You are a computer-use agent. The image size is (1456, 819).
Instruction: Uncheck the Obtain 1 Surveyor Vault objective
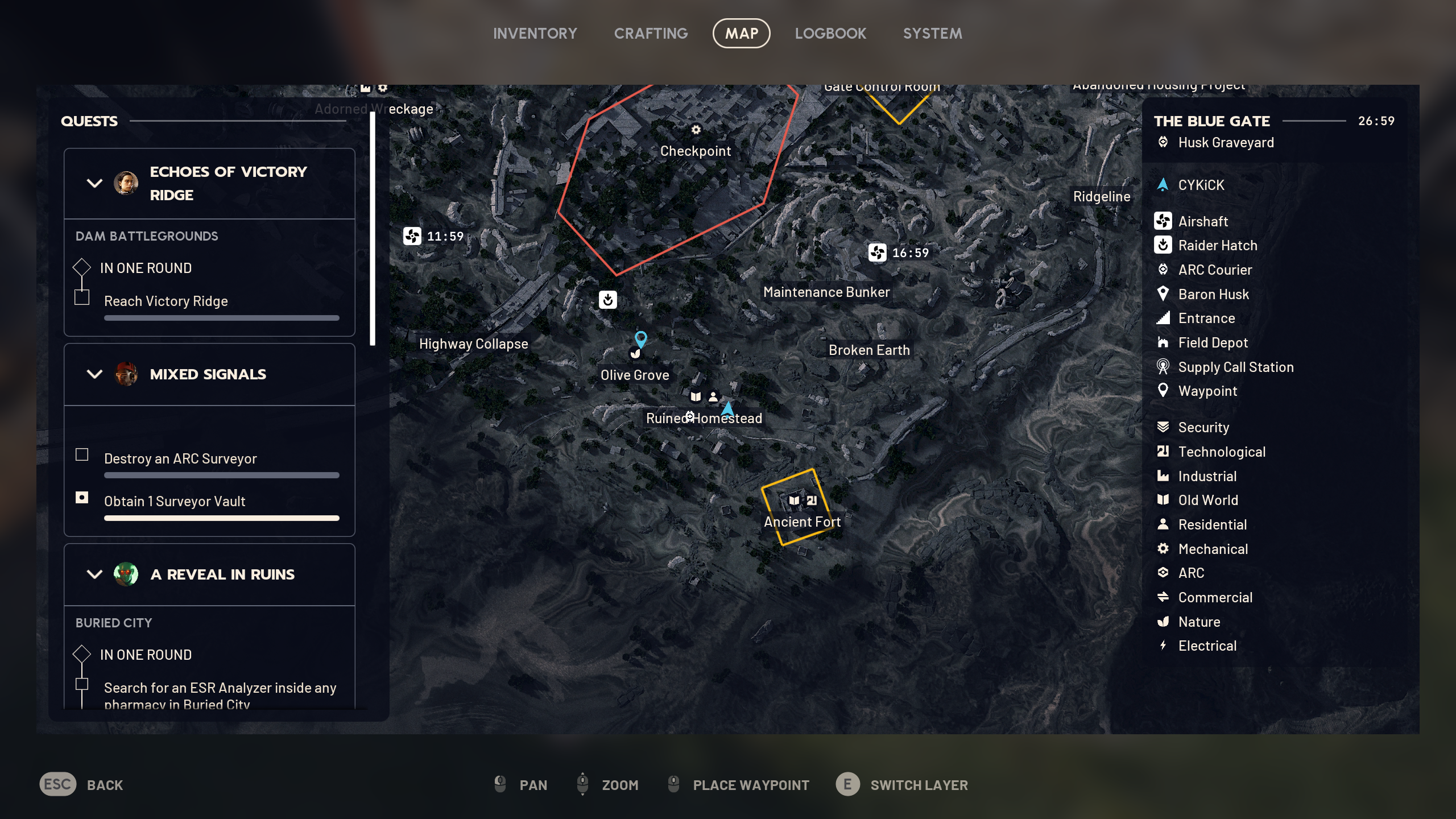coord(82,497)
